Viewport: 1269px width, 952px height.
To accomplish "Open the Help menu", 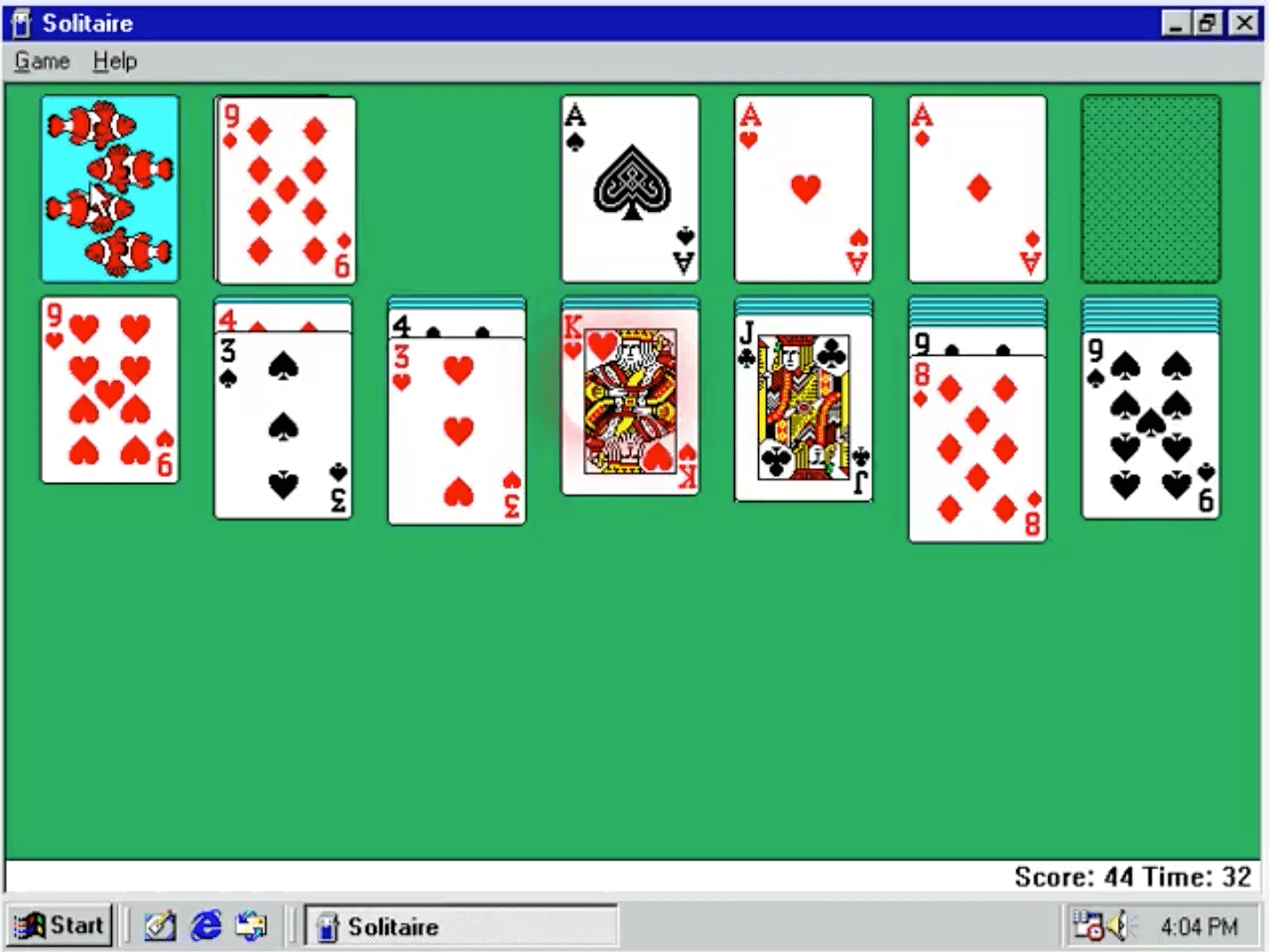I will pos(115,61).
